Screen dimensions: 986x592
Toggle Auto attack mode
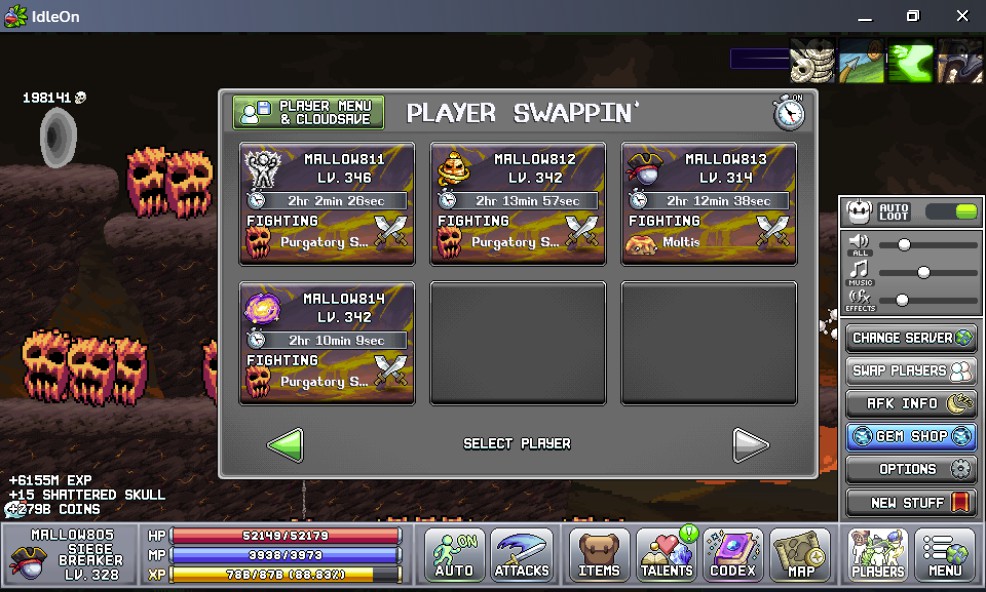click(x=454, y=555)
